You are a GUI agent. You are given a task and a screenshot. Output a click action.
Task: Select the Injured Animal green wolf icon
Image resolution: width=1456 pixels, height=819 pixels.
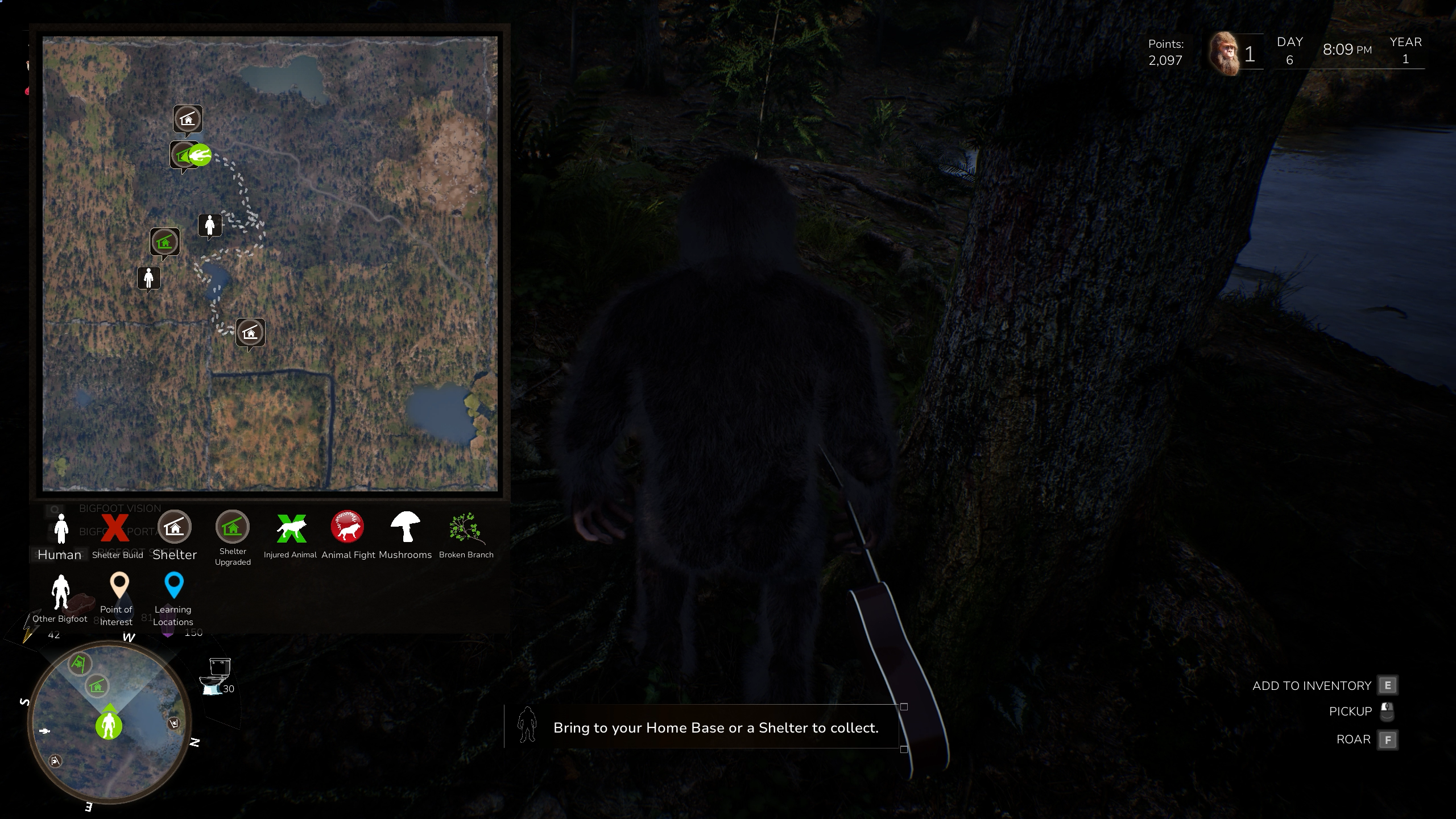[x=290, y=528]
